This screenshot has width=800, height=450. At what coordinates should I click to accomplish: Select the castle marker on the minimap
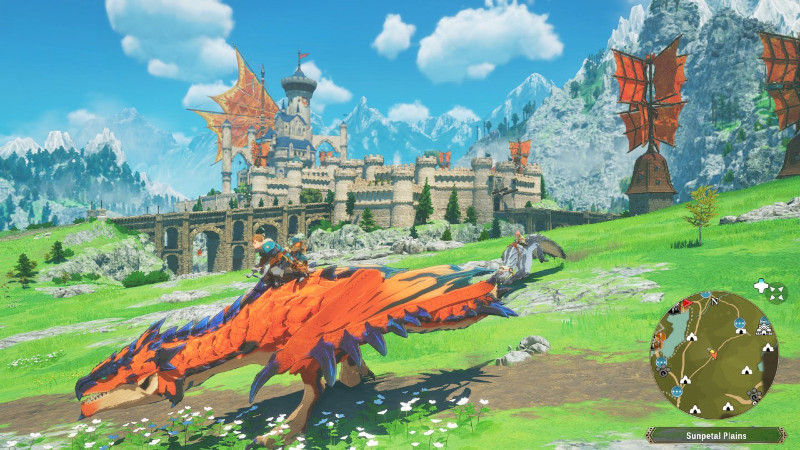click(x=764, y=326)
